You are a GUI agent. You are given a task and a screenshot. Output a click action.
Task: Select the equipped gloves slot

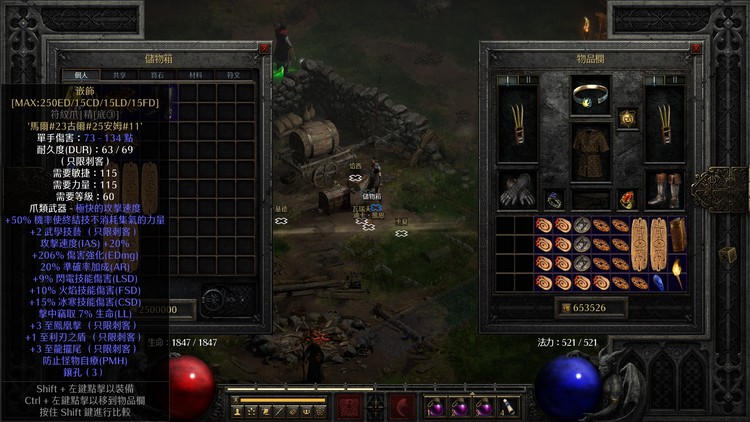(x=518, y=191)
